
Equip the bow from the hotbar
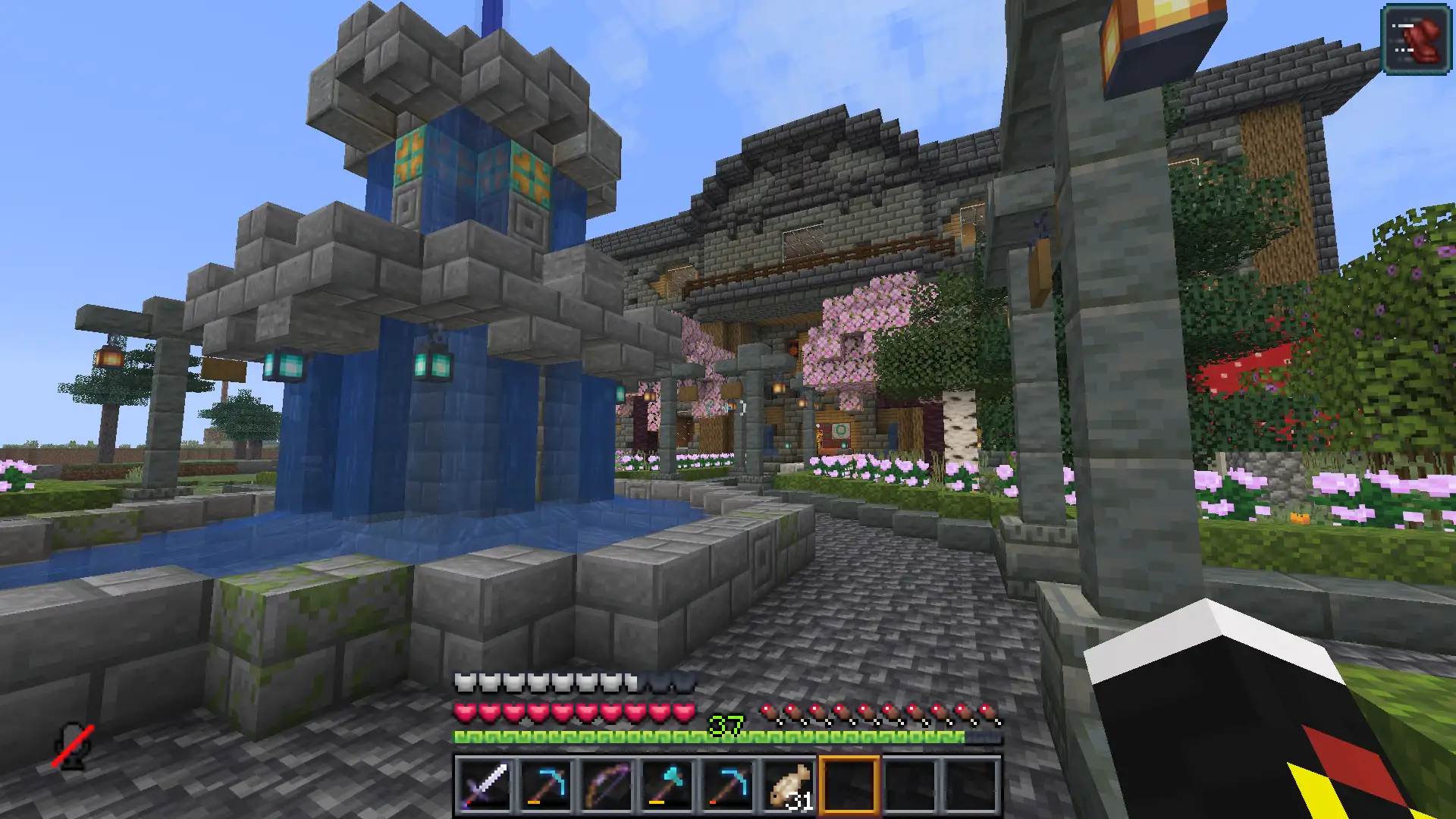606,786
